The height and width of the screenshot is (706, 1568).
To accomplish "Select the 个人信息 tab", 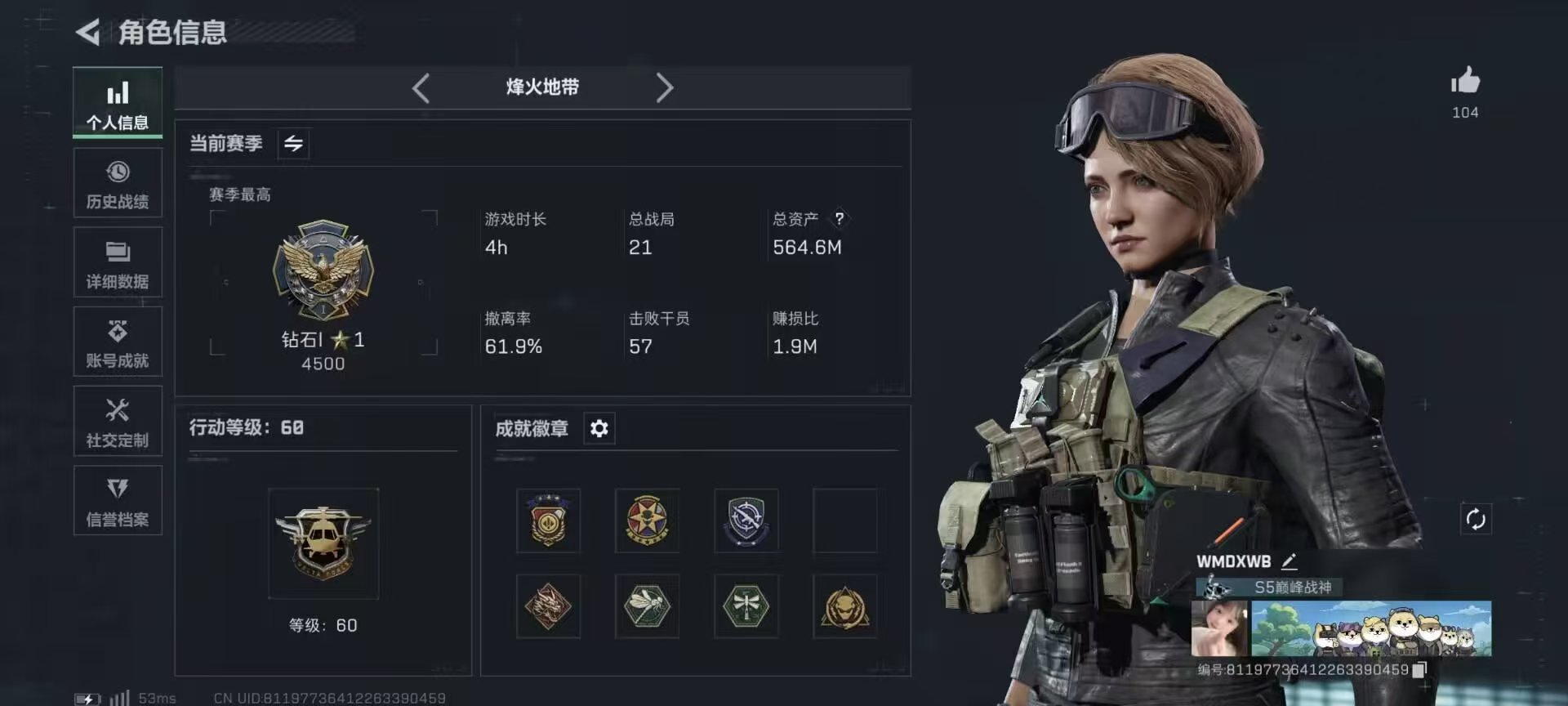I will pyautogui.click(x=118, y=104).
